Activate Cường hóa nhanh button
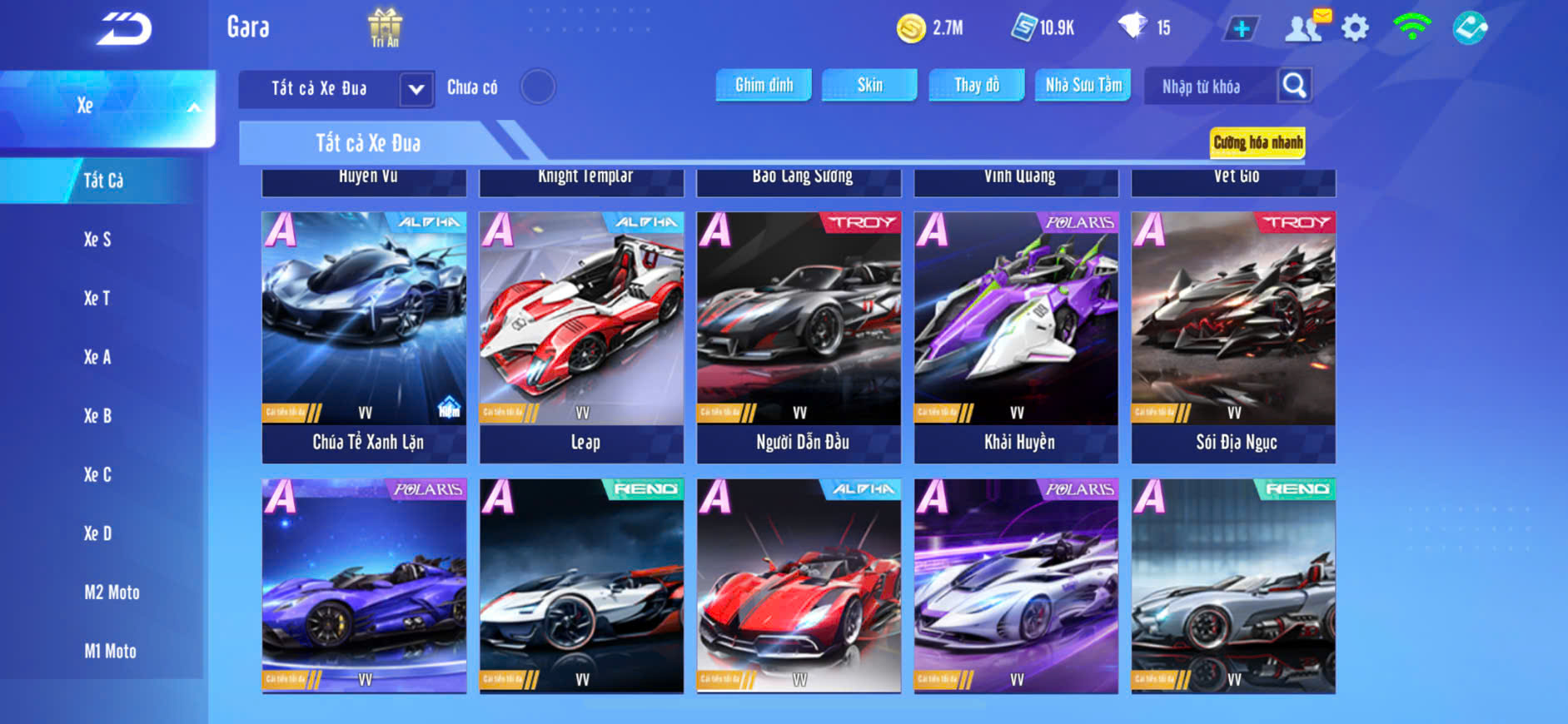1568x724 pixels. pos(1257,142)
